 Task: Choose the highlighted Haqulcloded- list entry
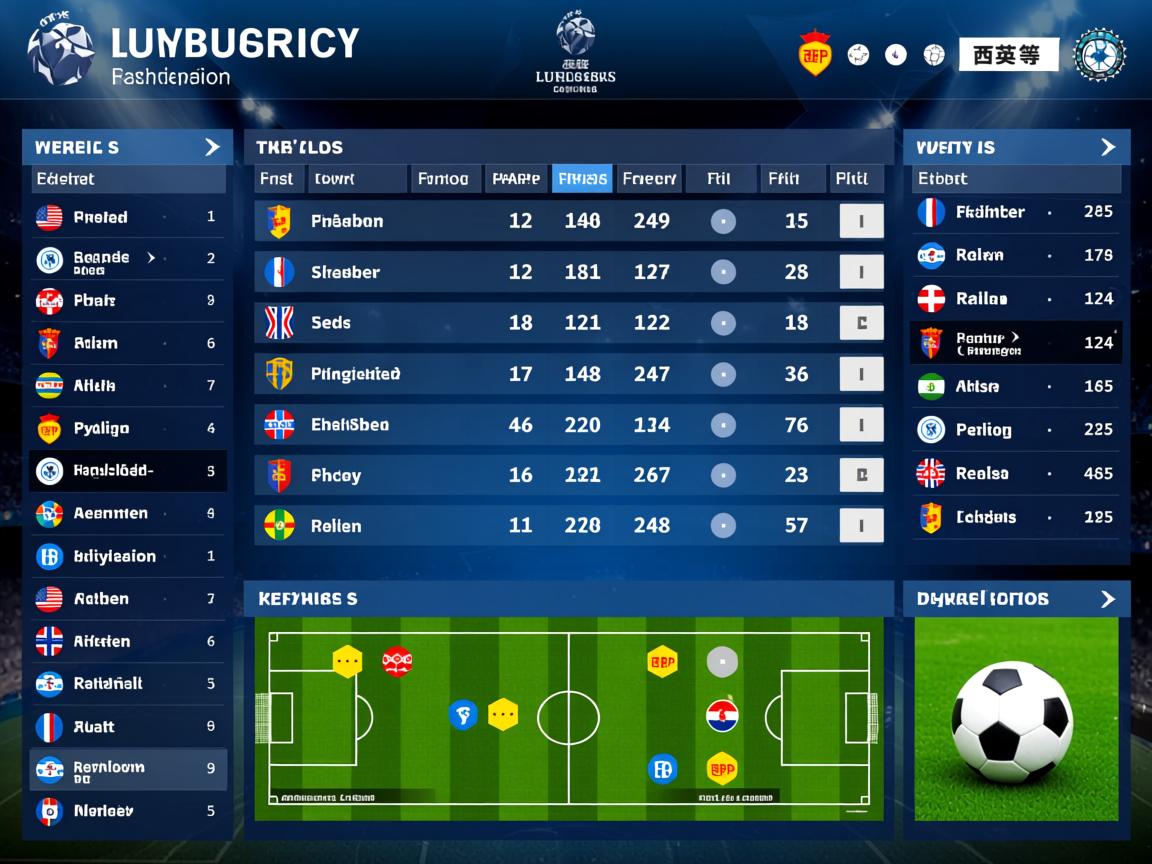click(113, 471)
